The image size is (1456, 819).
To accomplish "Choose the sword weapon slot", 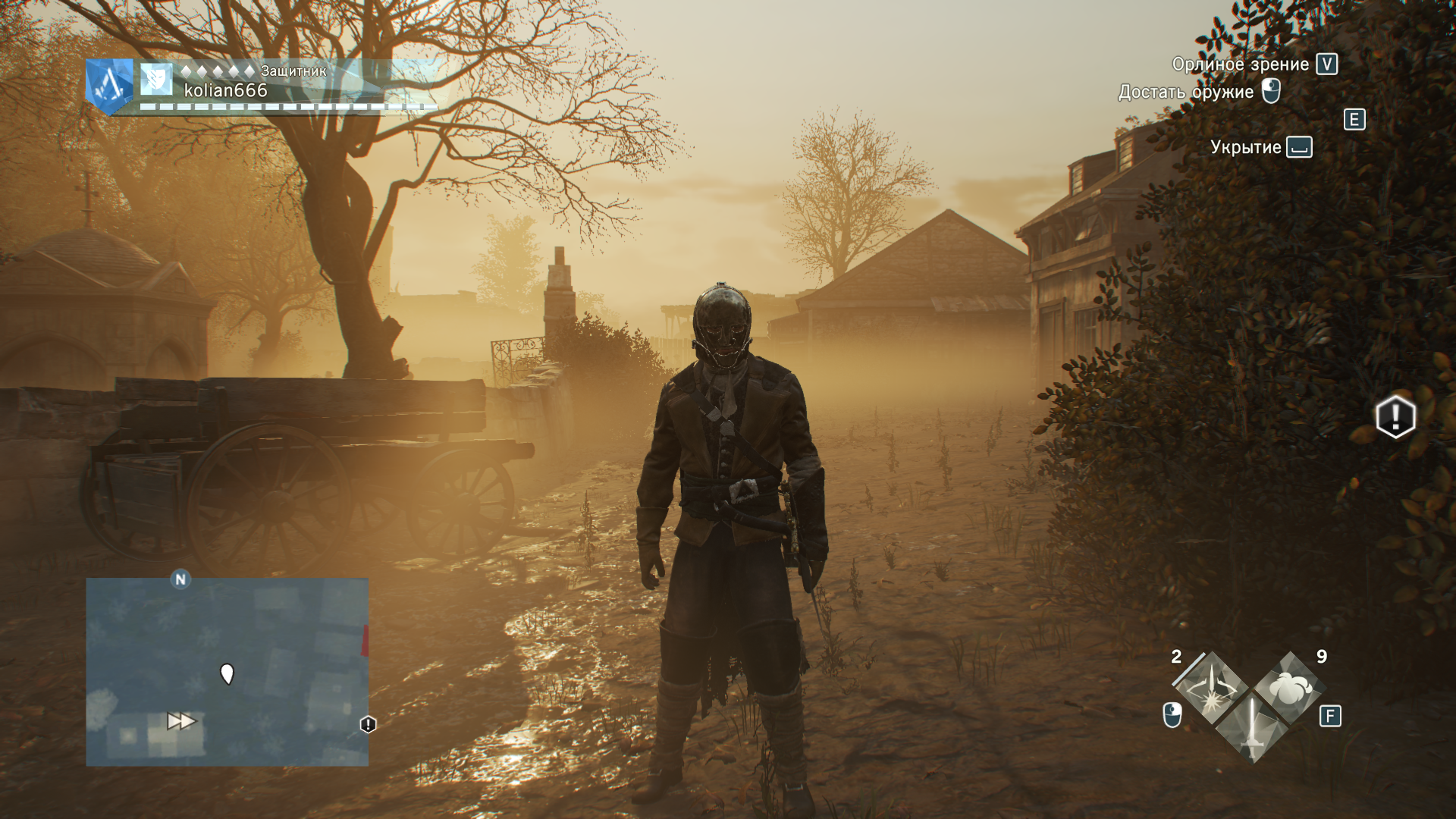I will [x=1251, y=728].
